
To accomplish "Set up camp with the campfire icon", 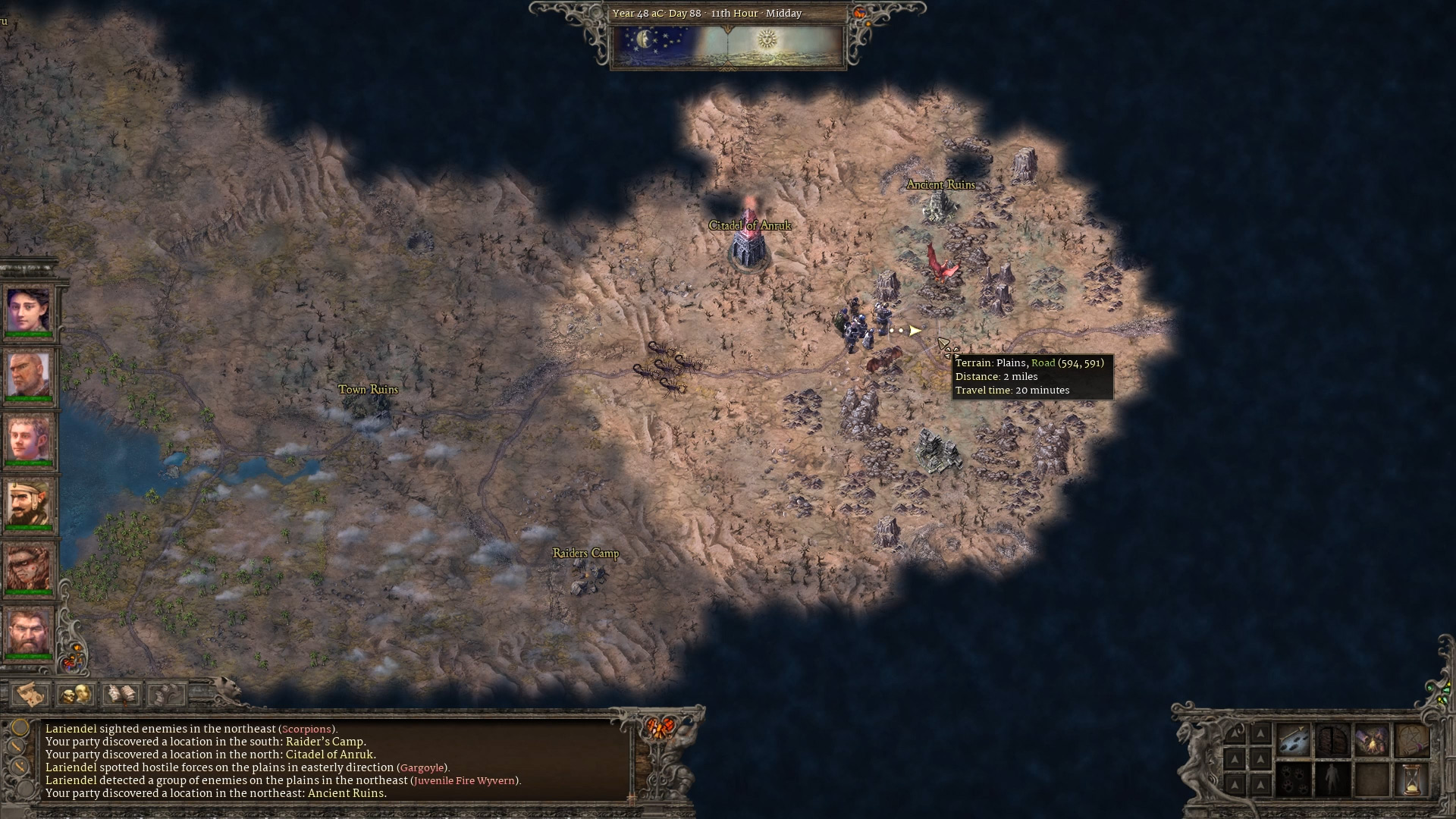I will pos(1372,740).
